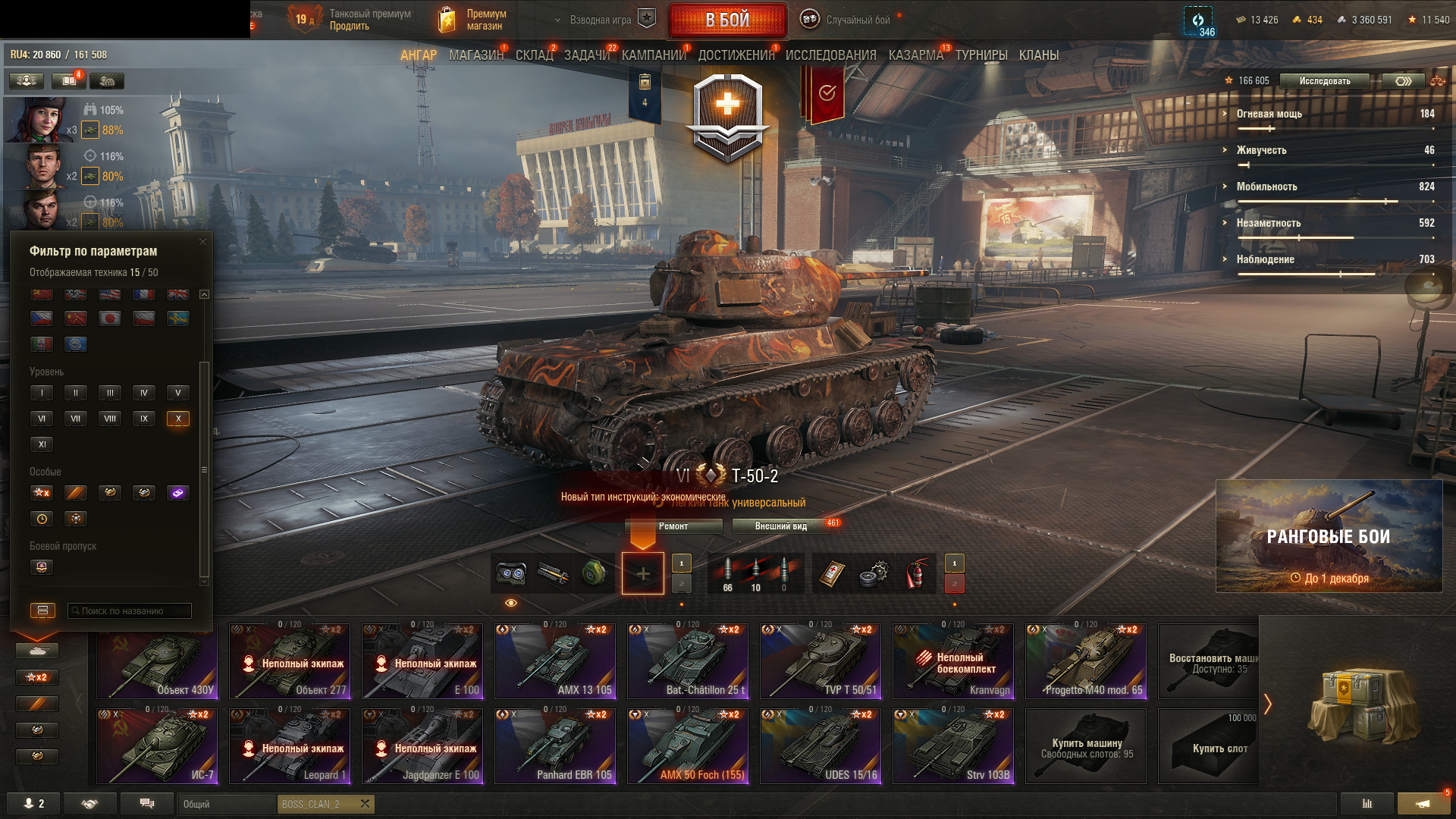1456x819 pixels.
Task: Open the МАГАЗИН shop tab
Action: pos(475,55)
